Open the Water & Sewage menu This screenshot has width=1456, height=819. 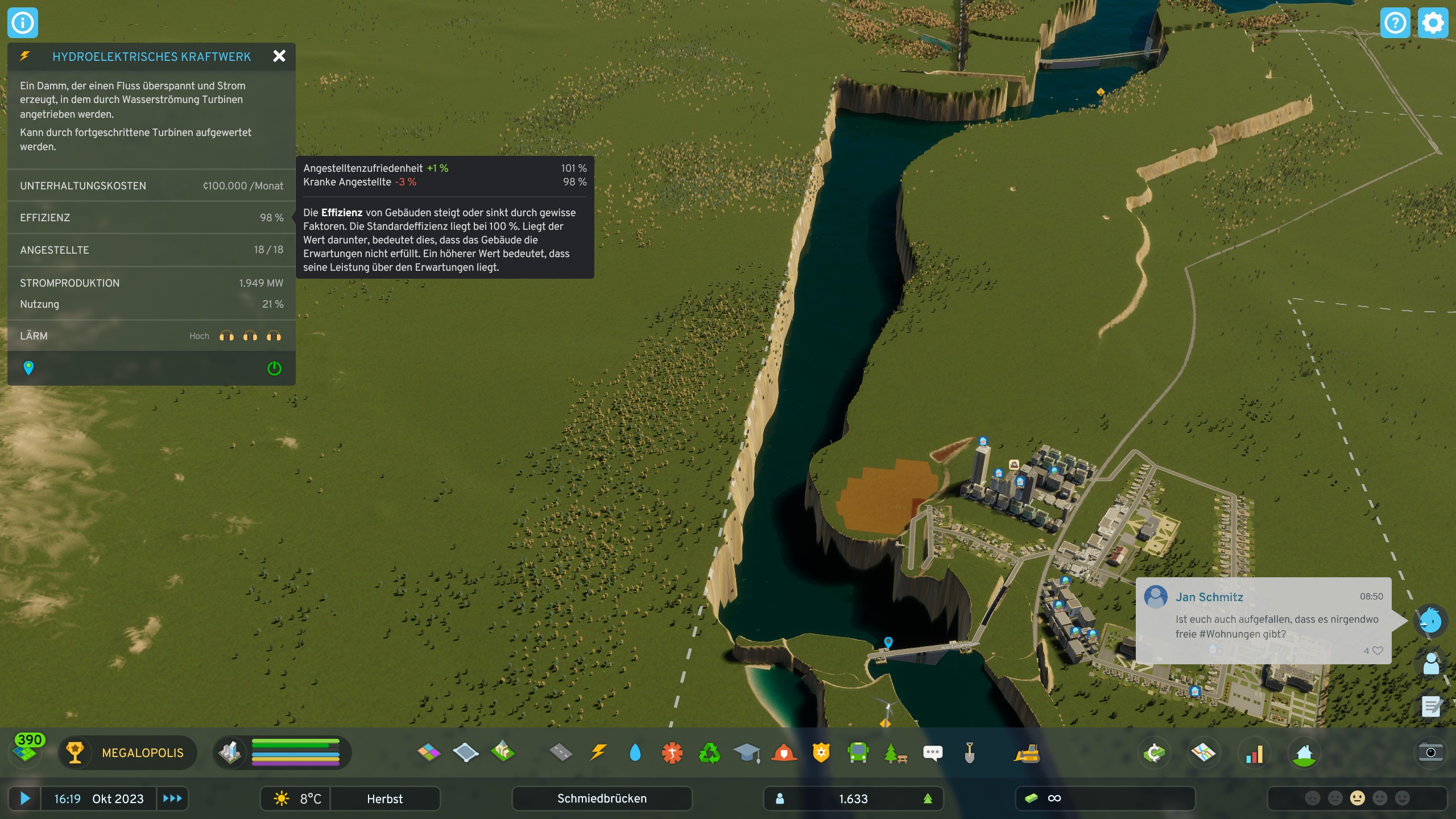(636, 752)
